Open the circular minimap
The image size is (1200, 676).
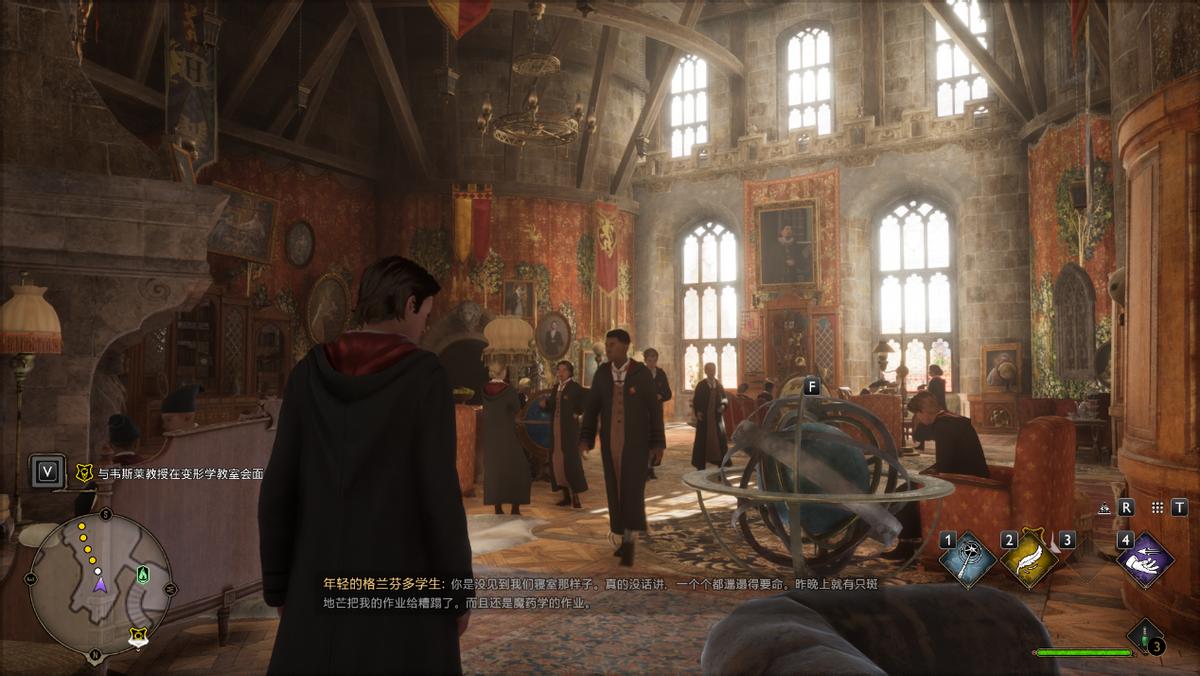coord(99,585)
